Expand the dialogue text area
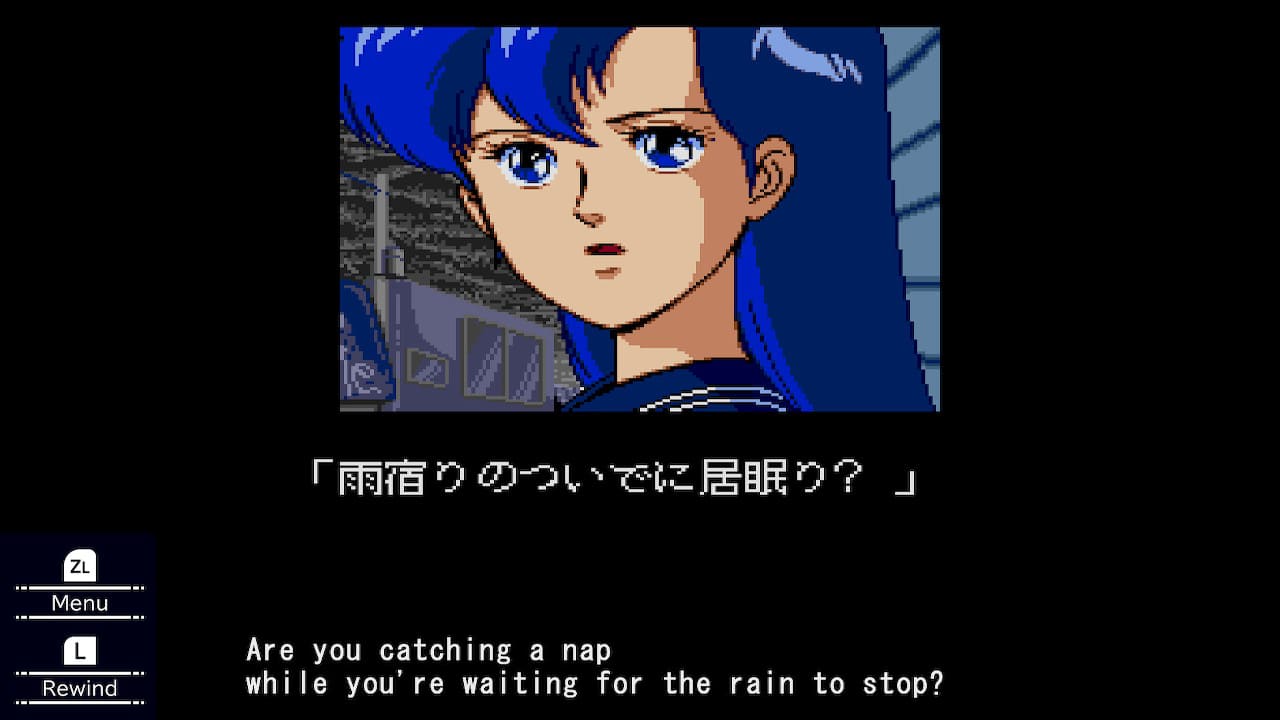Viewport: 1280px width, 720px height. [x=595, y=665]
